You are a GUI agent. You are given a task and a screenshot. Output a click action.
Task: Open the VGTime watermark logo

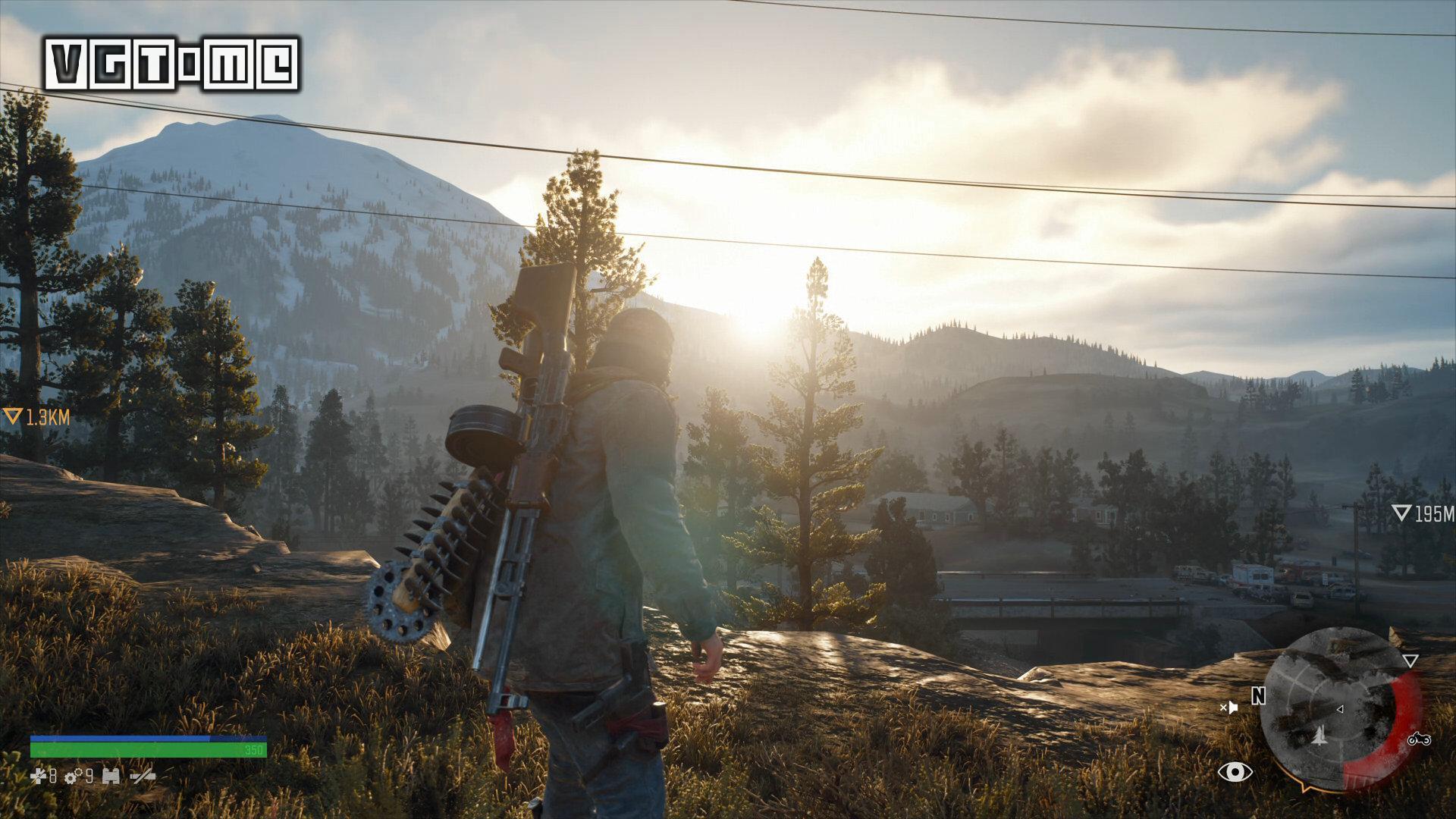(x=172, y=65)
